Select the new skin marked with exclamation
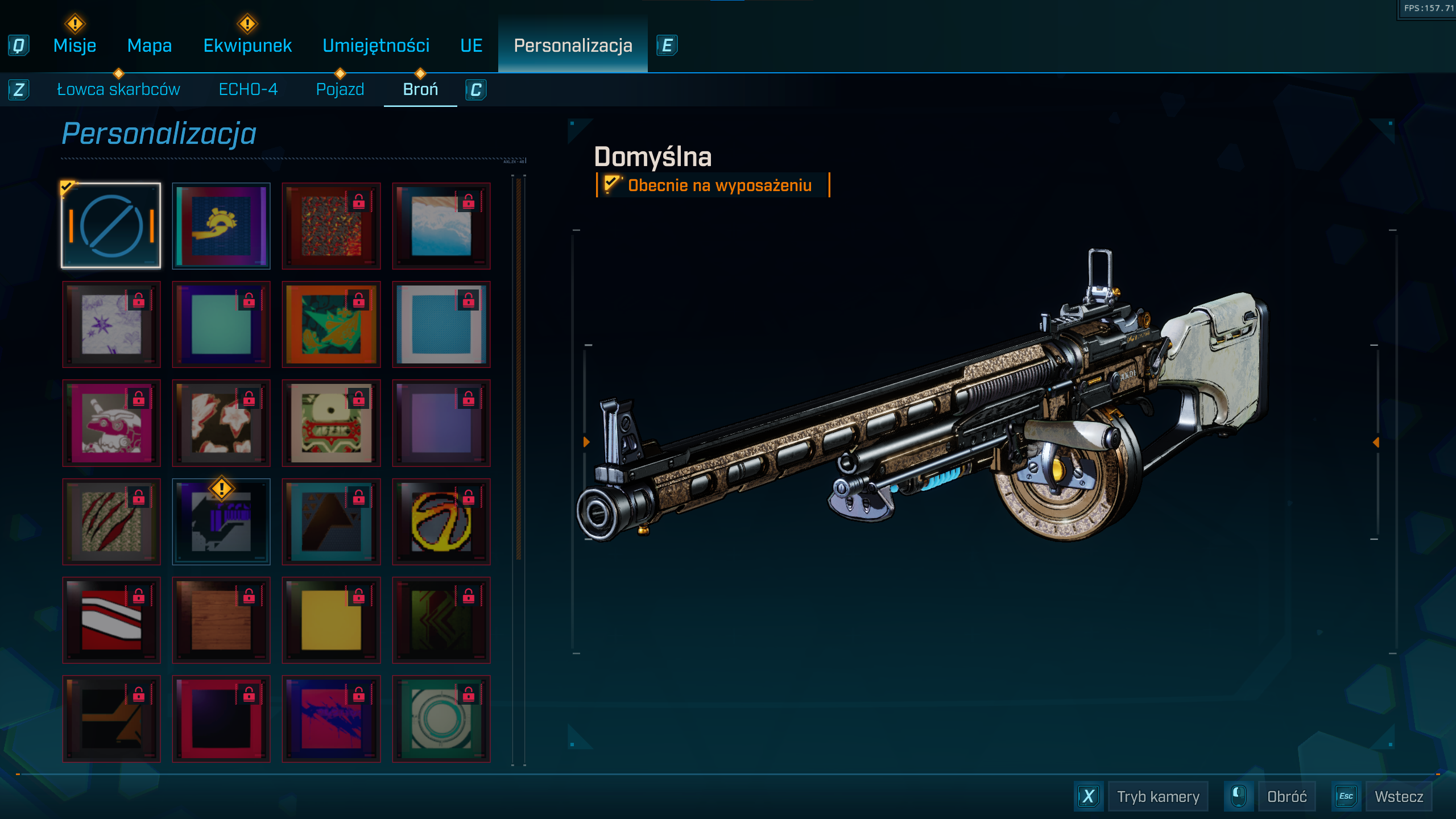 pos(221,522)
